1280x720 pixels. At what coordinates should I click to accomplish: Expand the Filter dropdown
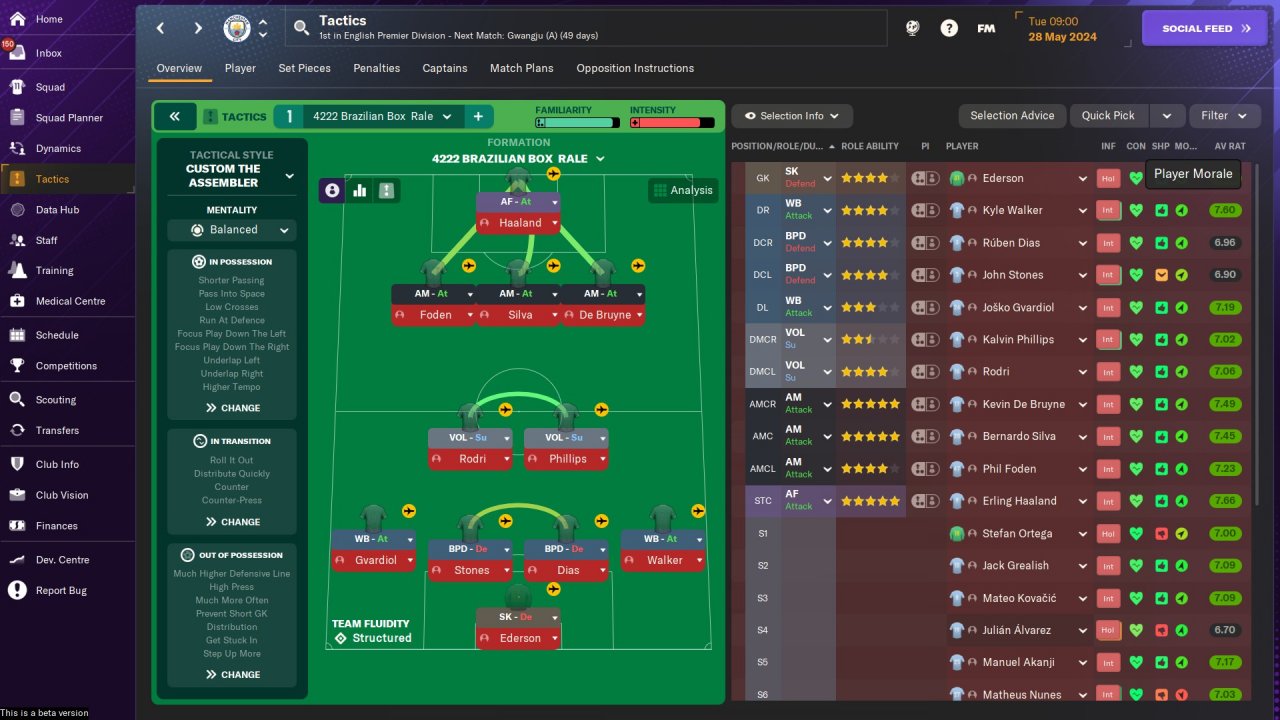(1224, 116)
